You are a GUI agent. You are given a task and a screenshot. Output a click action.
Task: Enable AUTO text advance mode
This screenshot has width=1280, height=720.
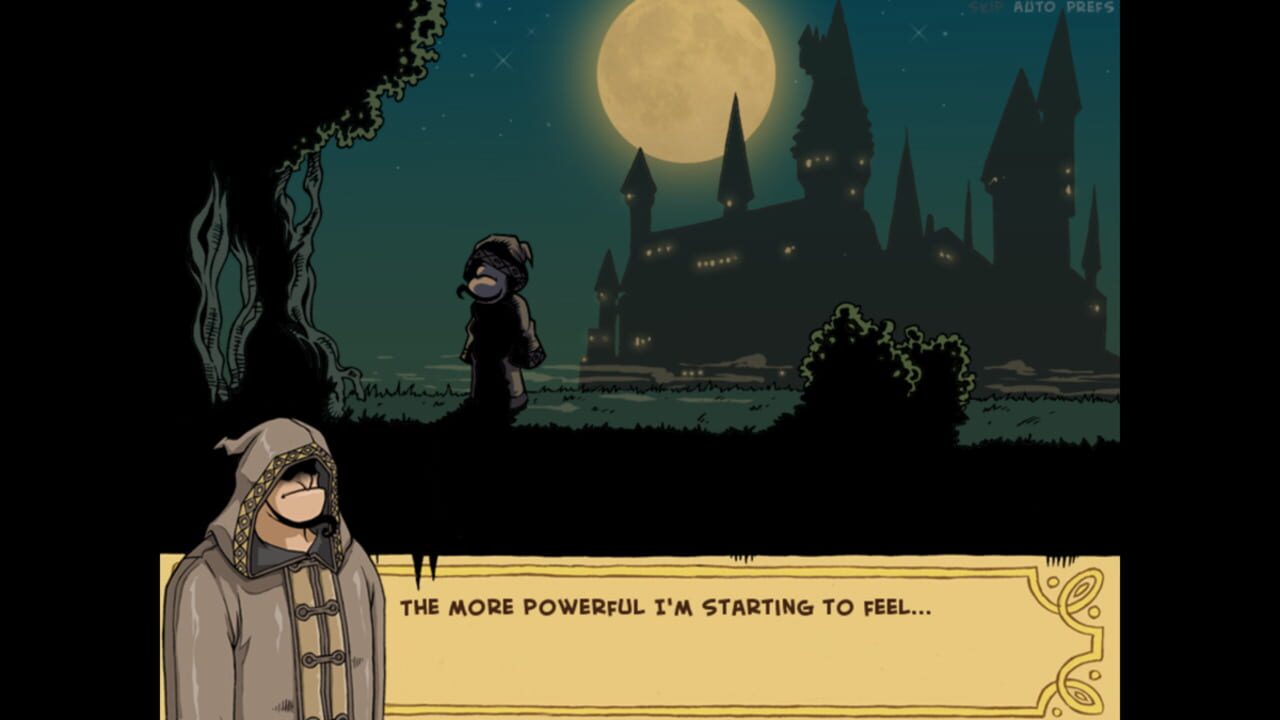[x=1034, y=6]
